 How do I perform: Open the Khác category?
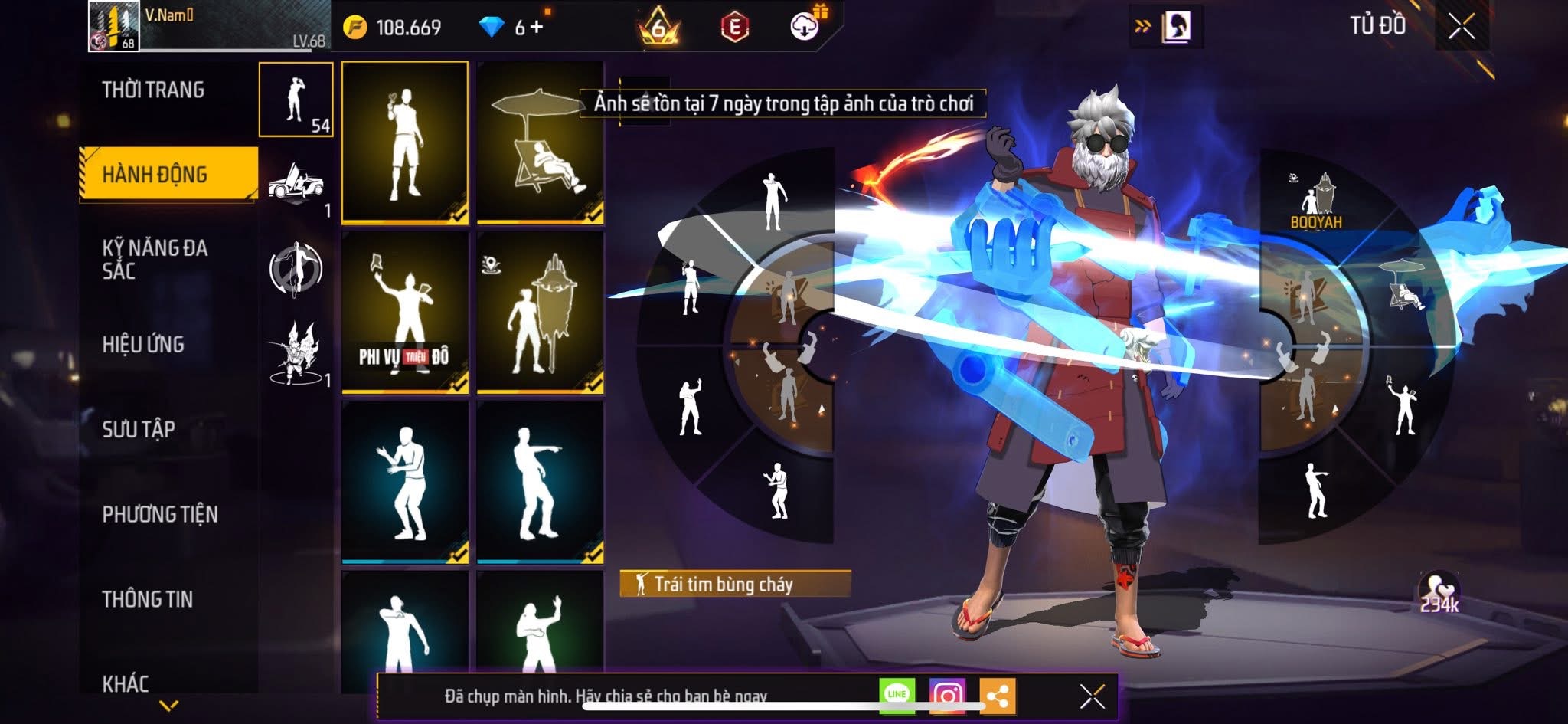pos(126,683)
